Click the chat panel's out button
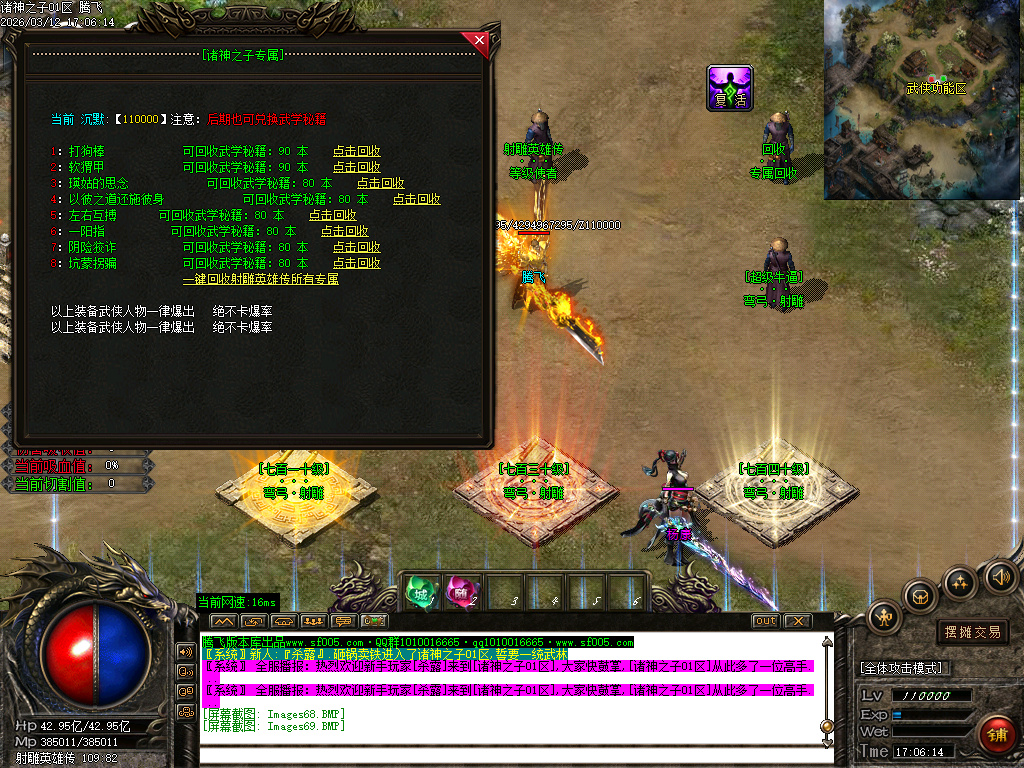This screenshot has width=1024, height=768. [765, 621]
